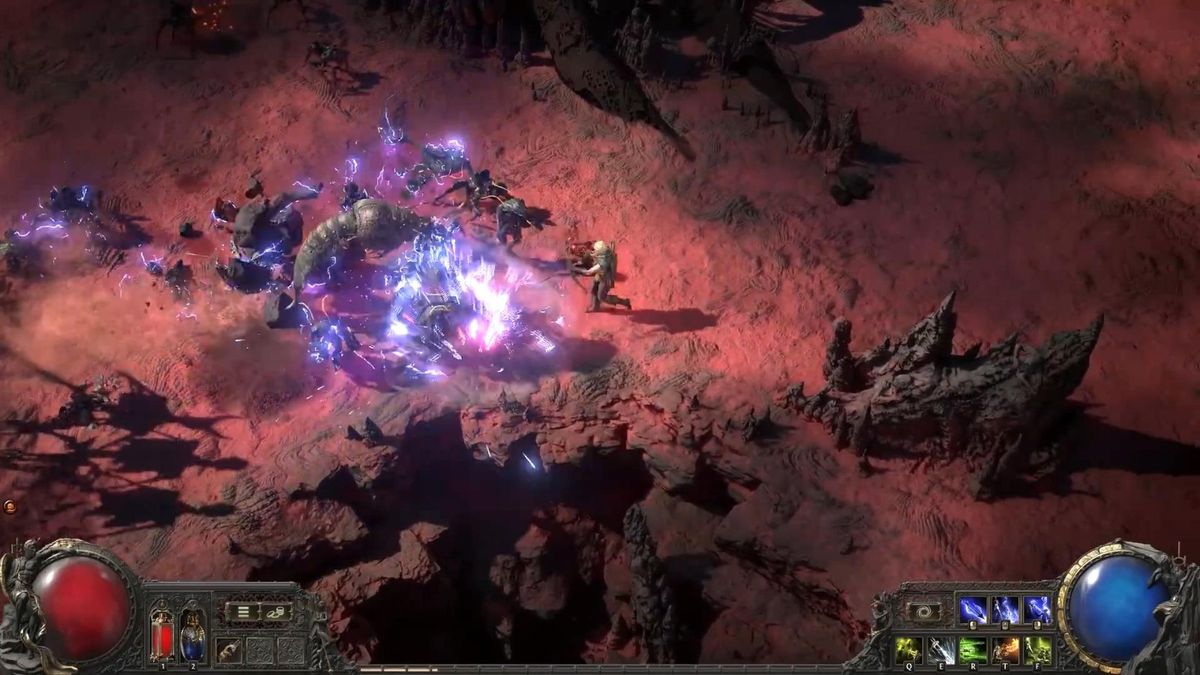Viewport: 1200px width, 675px height.
Task: Activate the yellow-green skill bound to Q
Action: 908,649
